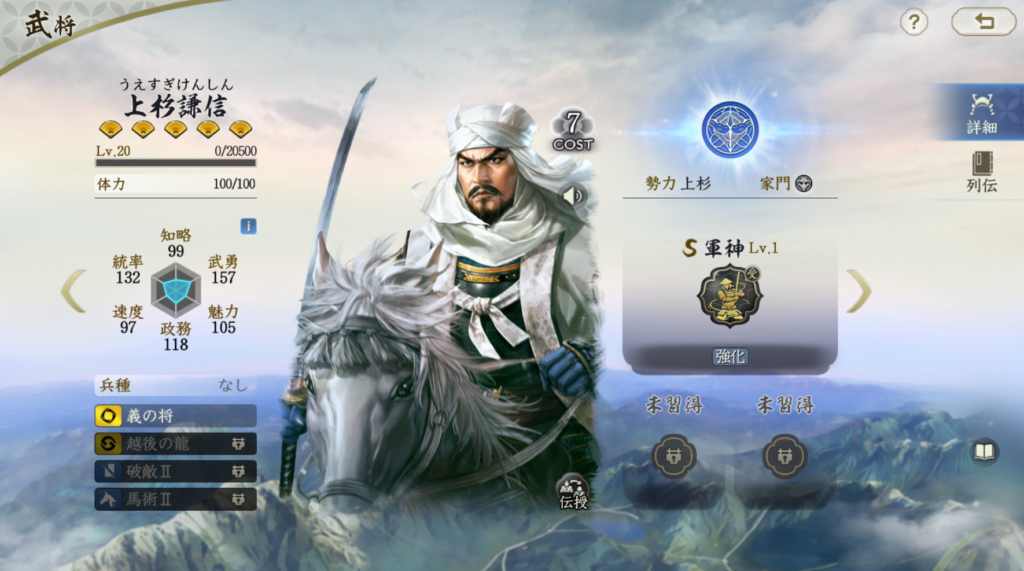The image size is (1024, 571).
Task: Select the locked 破敵II trait row
Action: tap(175, 471)
